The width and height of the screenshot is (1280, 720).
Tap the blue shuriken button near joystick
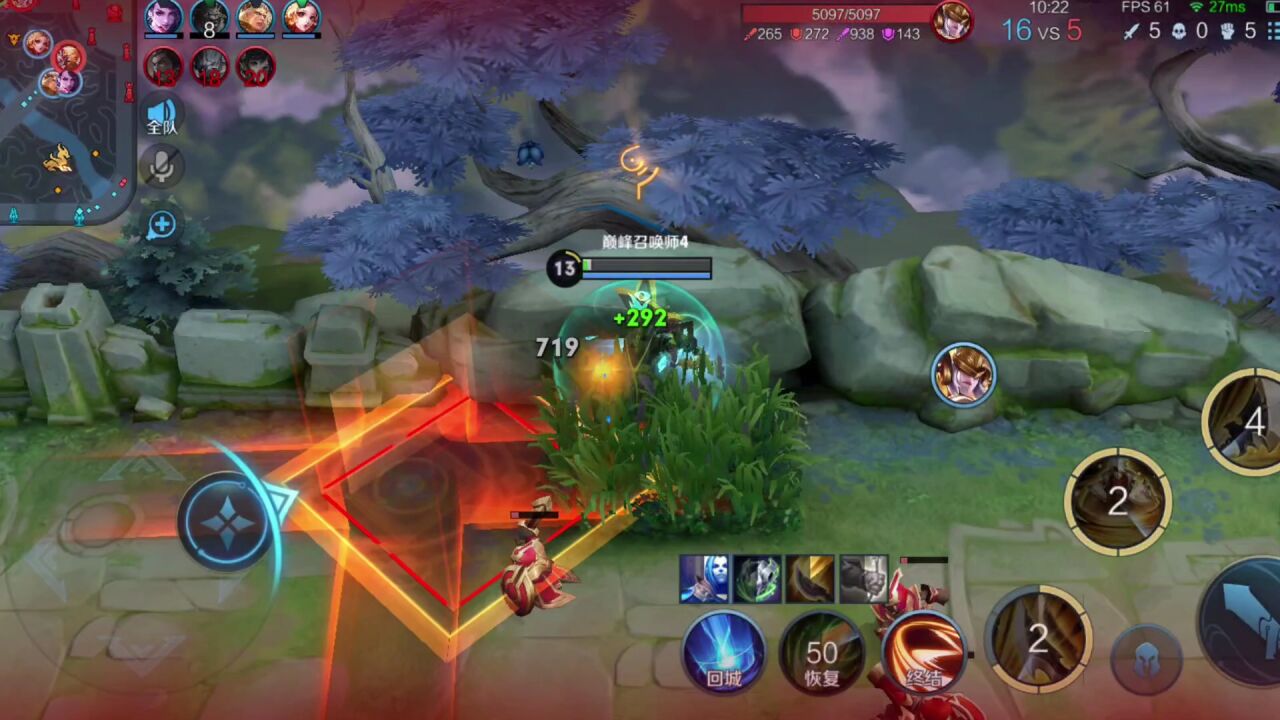(226, 520)
